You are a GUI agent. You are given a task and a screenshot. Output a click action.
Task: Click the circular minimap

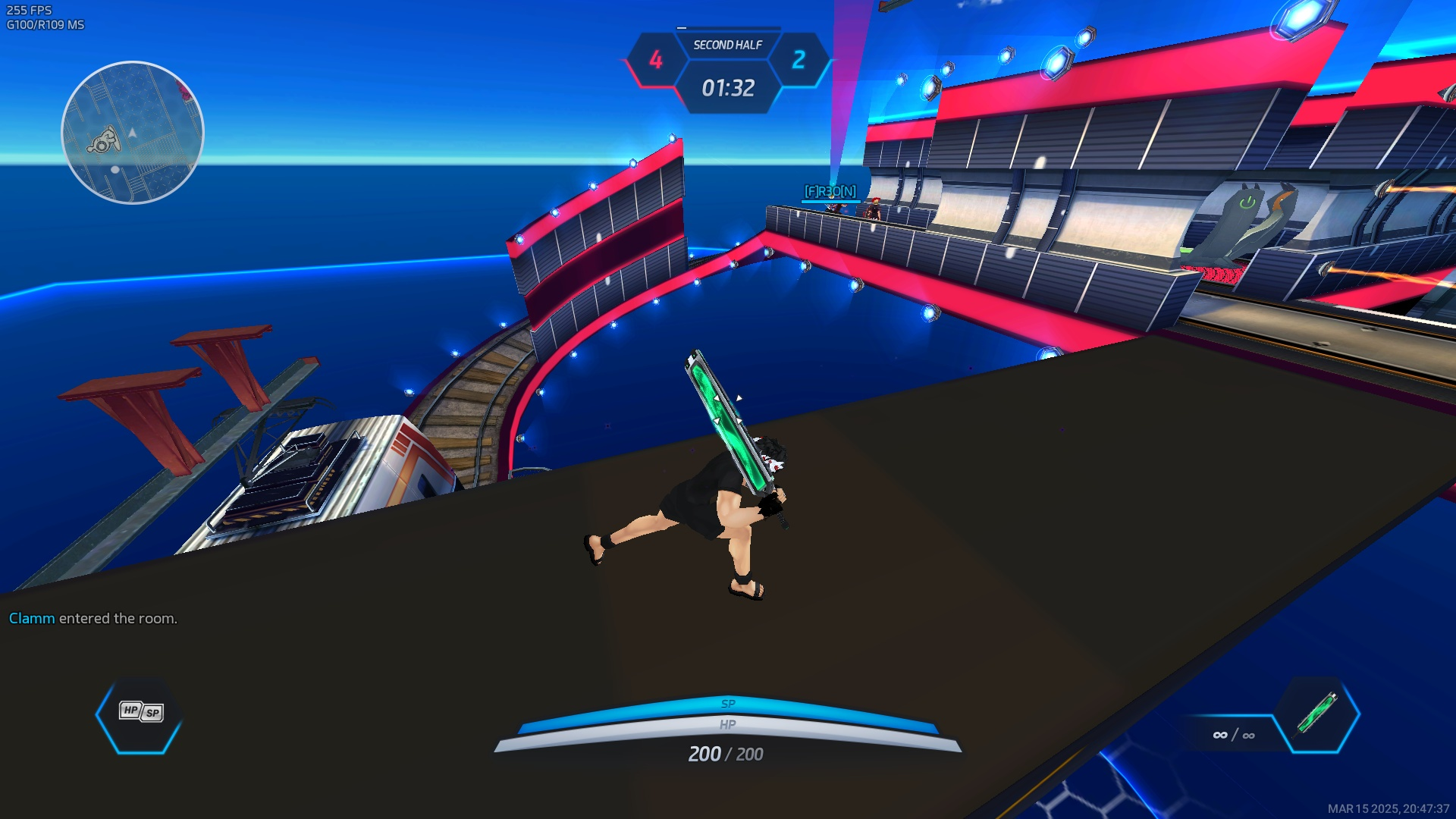tap(133, 133)
